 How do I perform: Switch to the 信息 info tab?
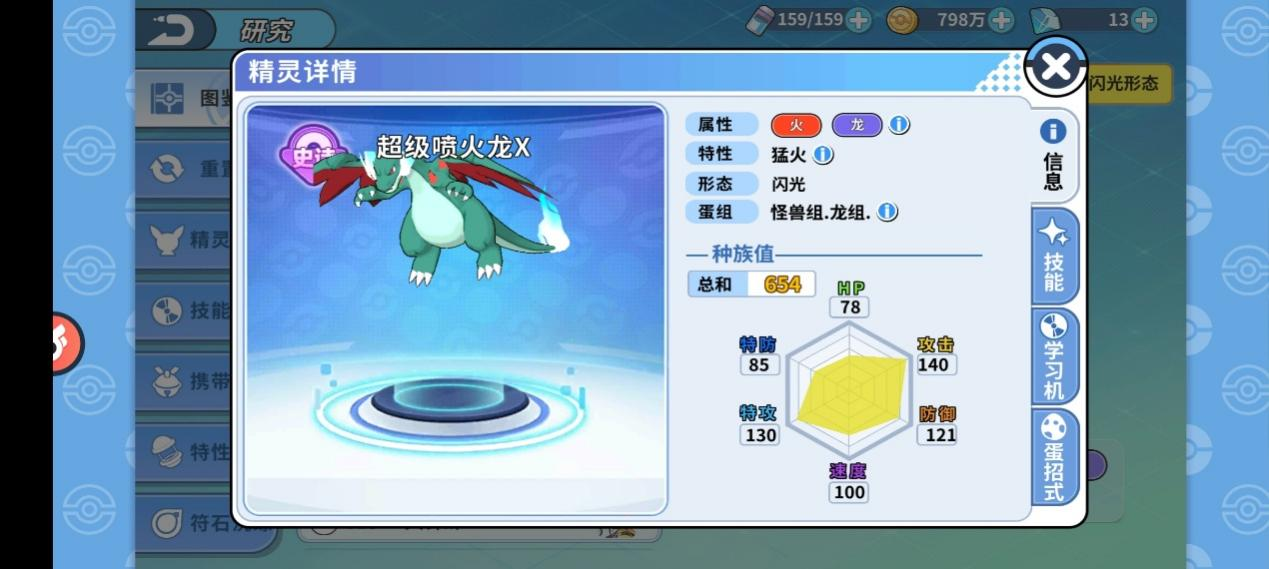click(x=1053, y=155)
